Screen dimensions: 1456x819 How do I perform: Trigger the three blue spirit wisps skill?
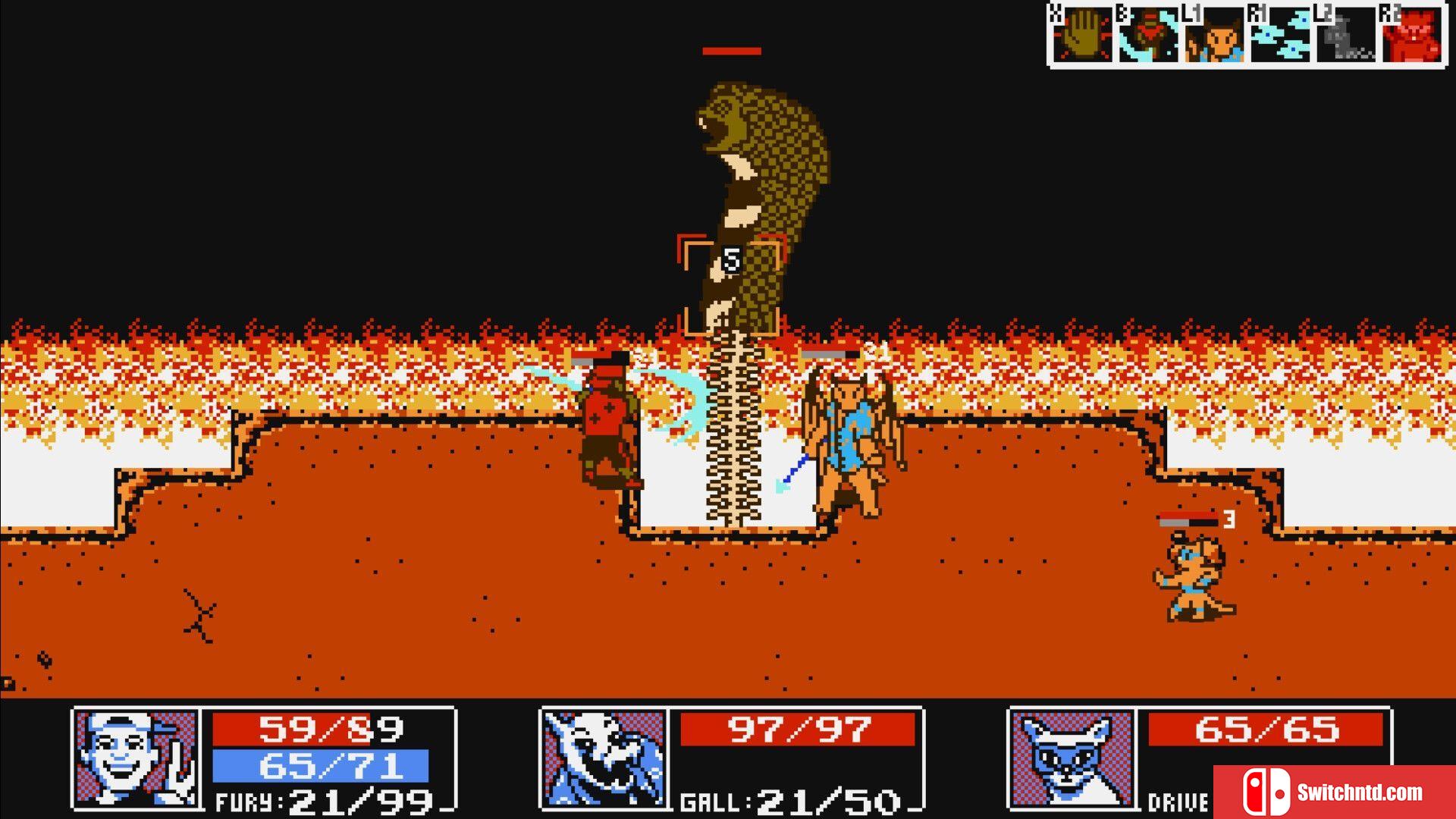pos(1280,36)
